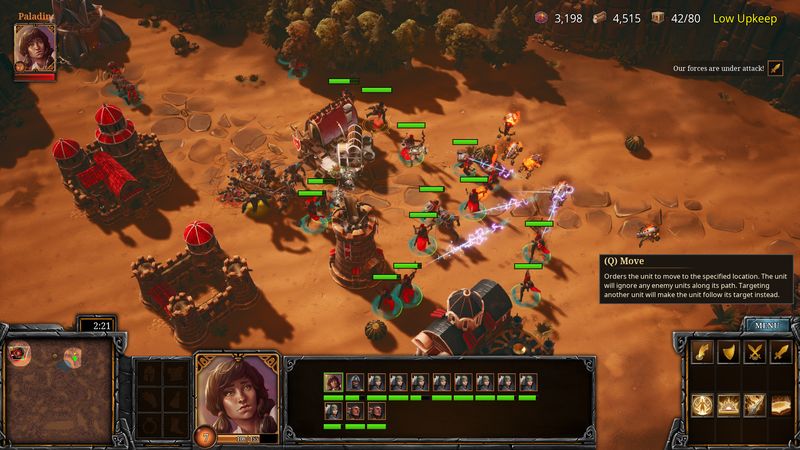The height and width of the screenshot is (450, 800).
Task: Select the highlighted Paladin in group panel
Action: [x=333, y=382]
